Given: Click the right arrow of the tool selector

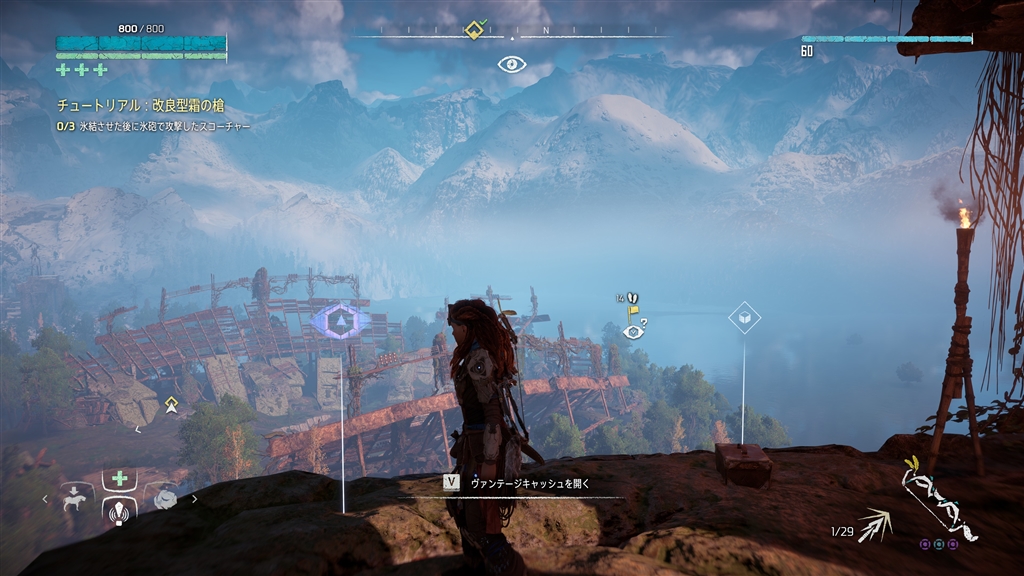Looking at the screenshot, I should coord(195,497).
